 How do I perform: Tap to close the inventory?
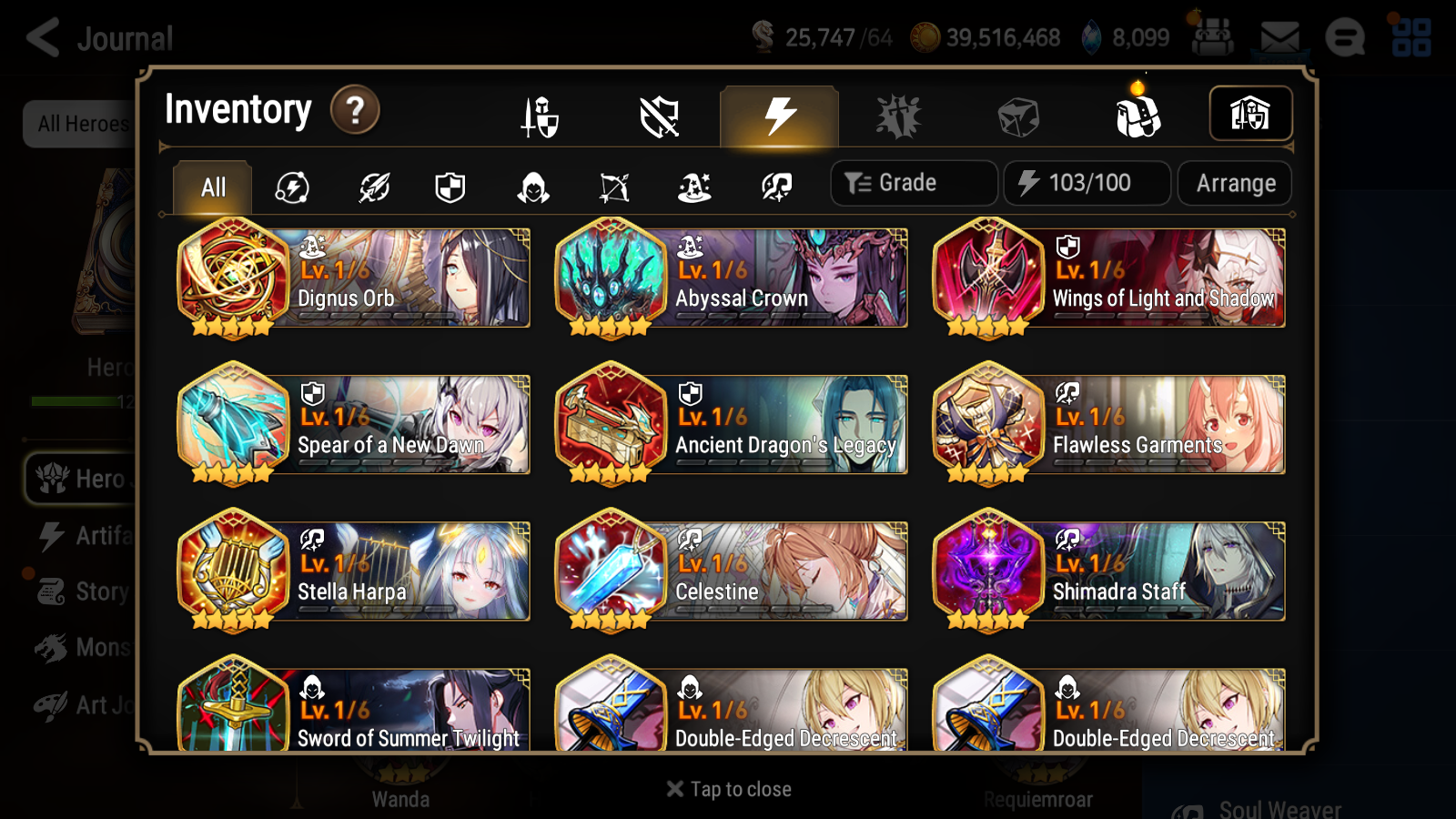728,788
